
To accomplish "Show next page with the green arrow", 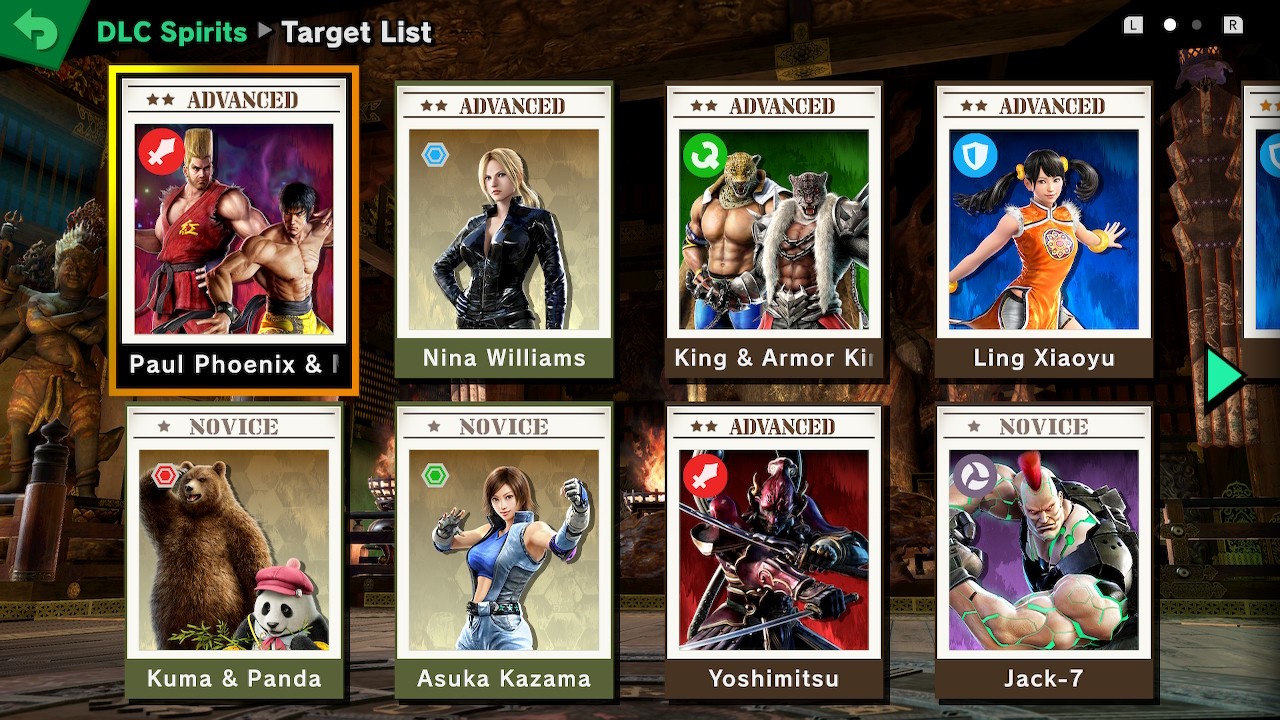I will click(1223, 378).
